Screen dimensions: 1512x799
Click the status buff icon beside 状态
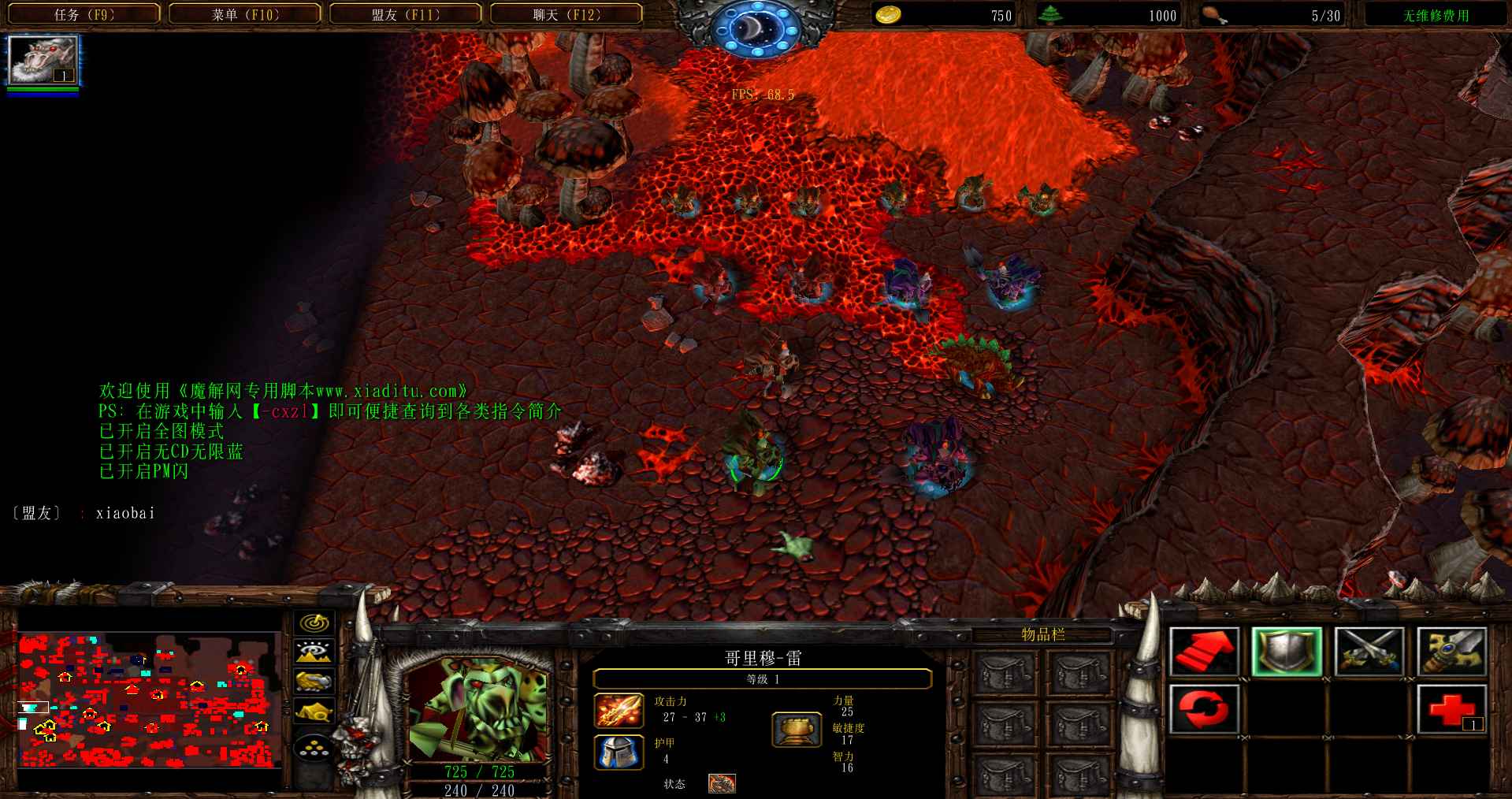coord(722,783)
